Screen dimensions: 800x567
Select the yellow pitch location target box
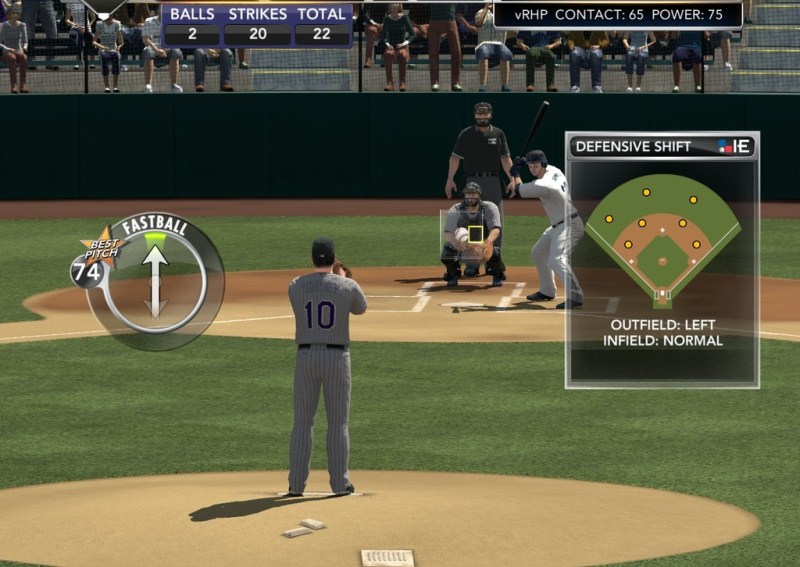click(x=476, y=234)
